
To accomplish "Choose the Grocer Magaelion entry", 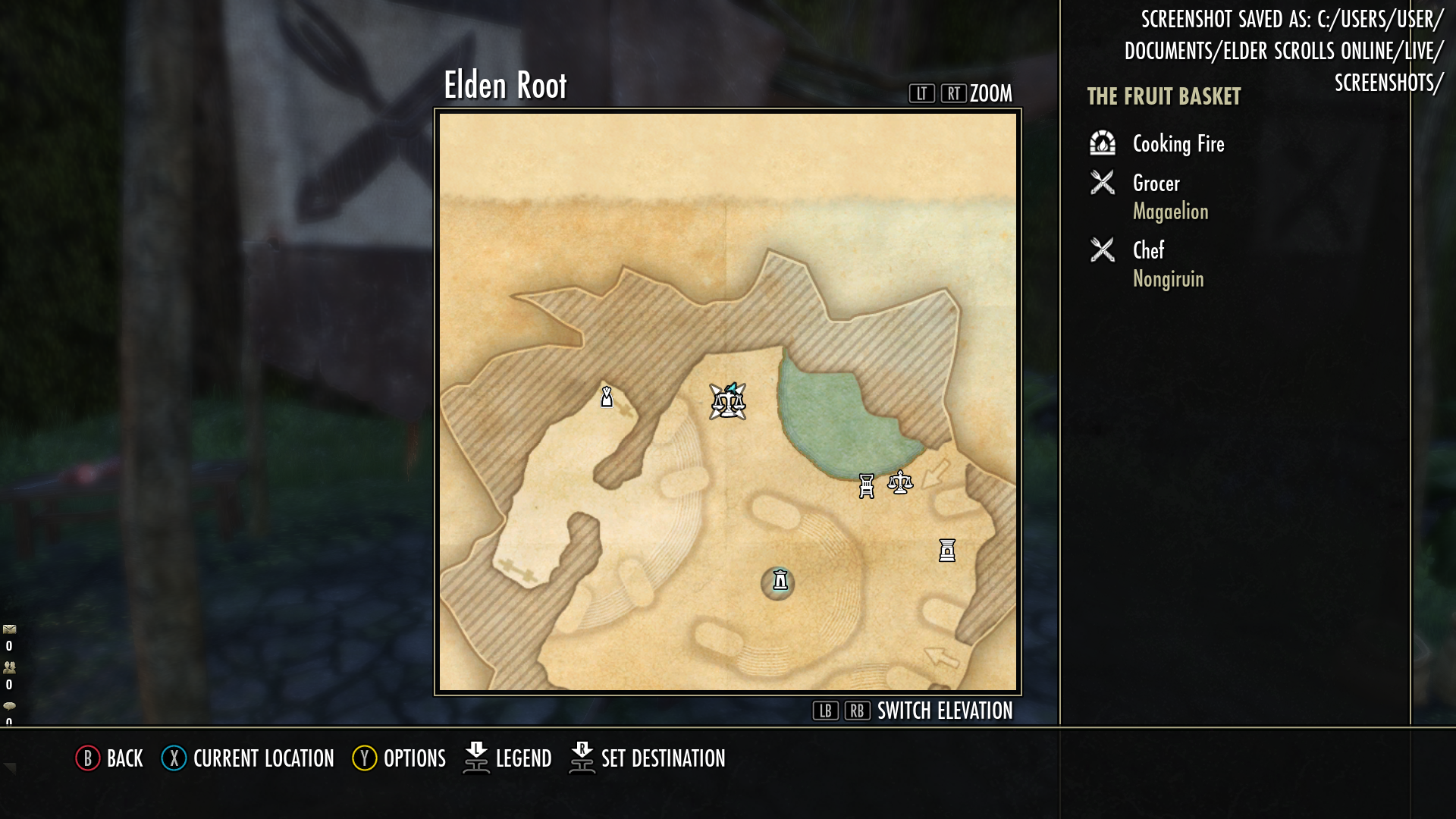I will pos(1170,196).
